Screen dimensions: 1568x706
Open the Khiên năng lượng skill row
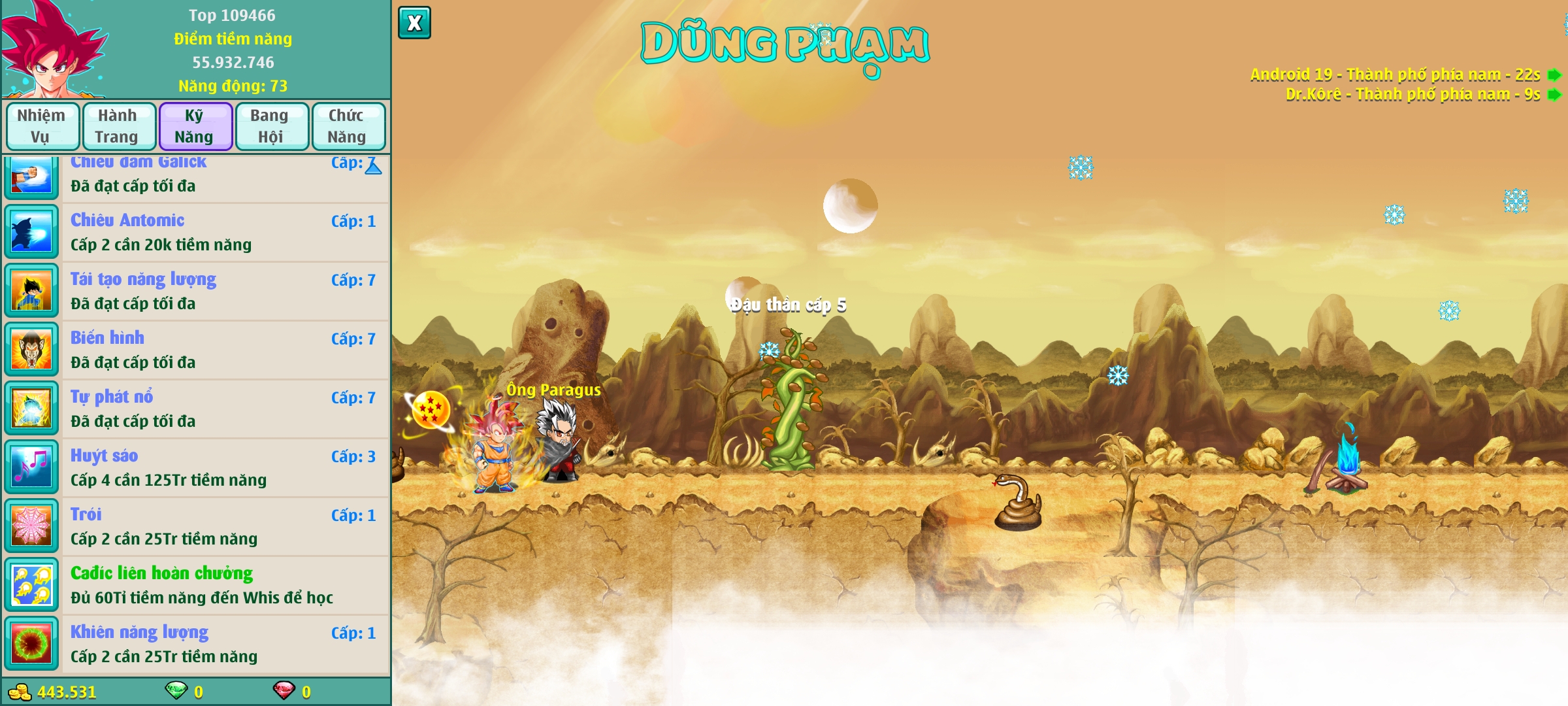(x=222, y=645)
